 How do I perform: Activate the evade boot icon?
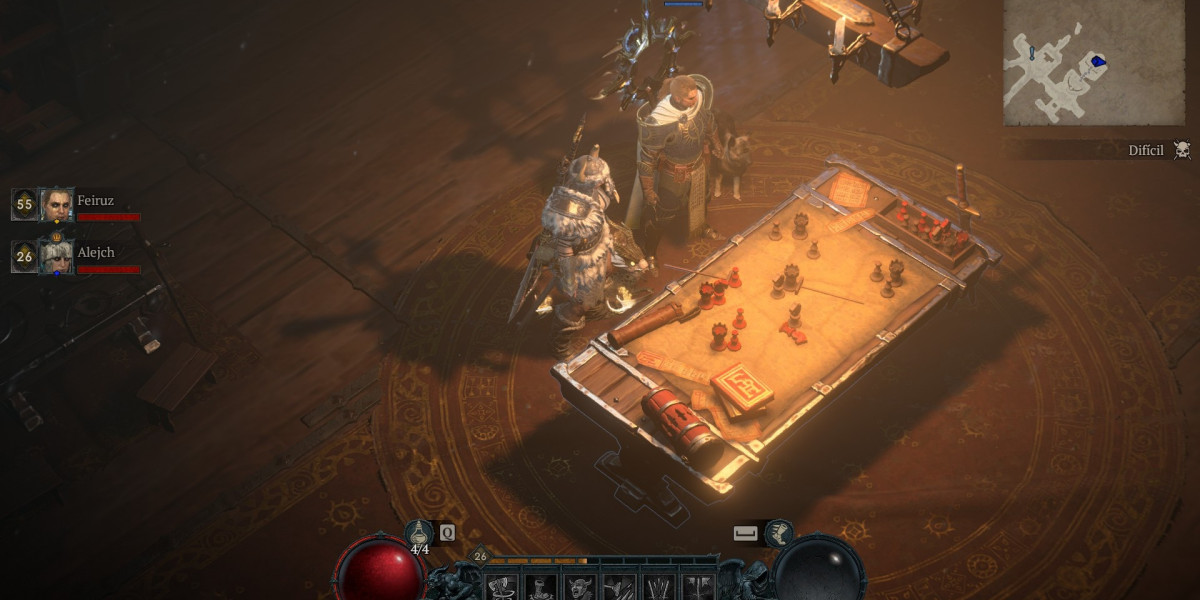tap(780, 533)
